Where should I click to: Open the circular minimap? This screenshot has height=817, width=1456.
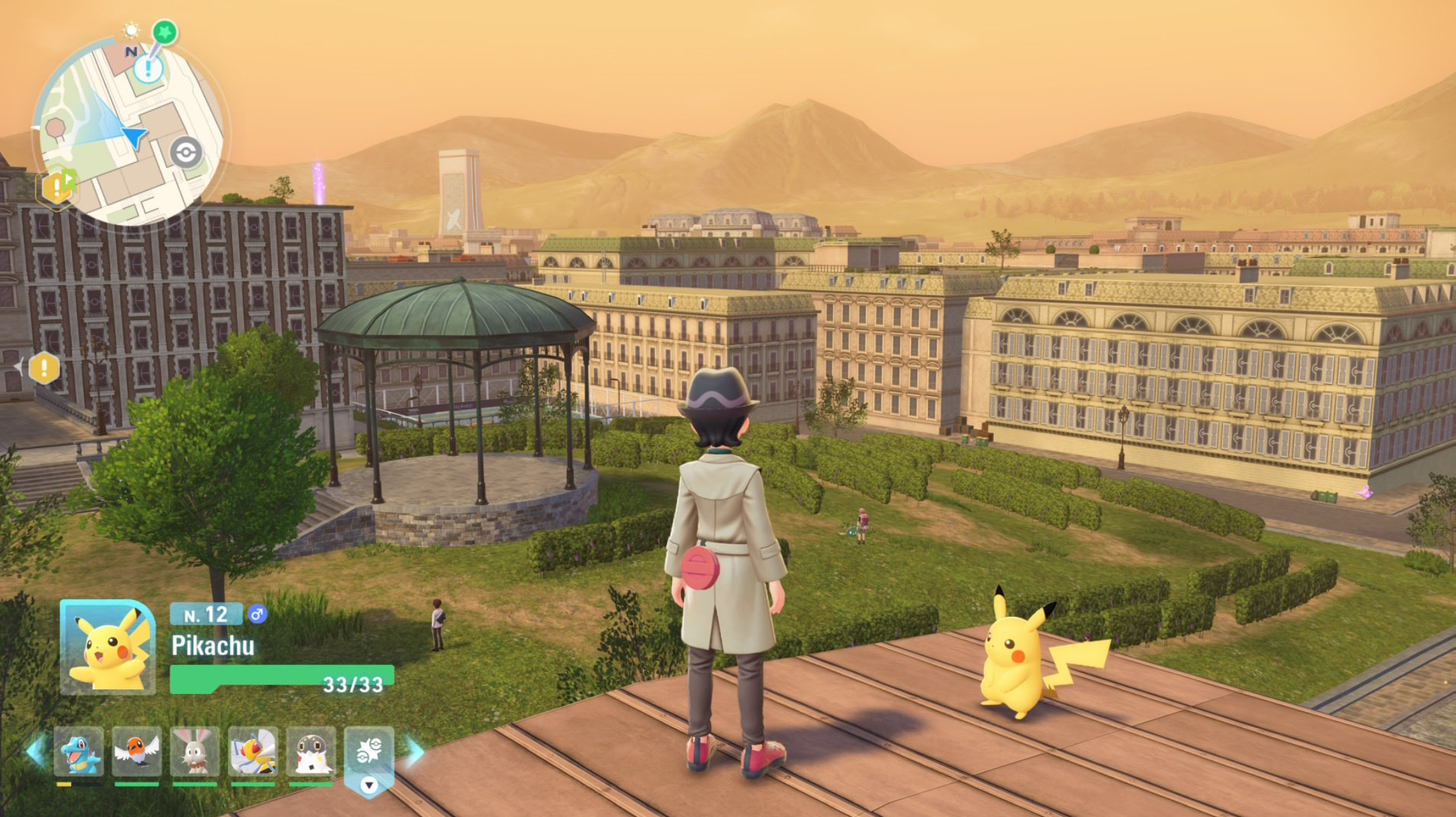click(x=128, y=131)
